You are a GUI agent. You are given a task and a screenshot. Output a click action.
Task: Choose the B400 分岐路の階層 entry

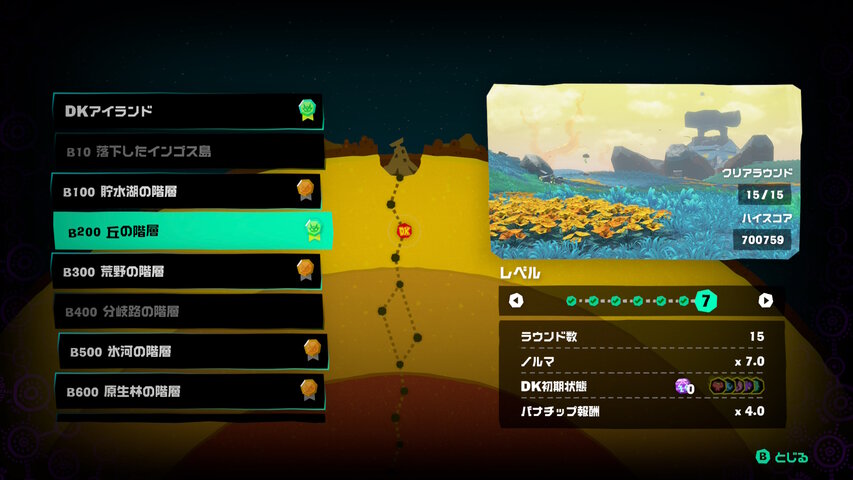(188, 311)
